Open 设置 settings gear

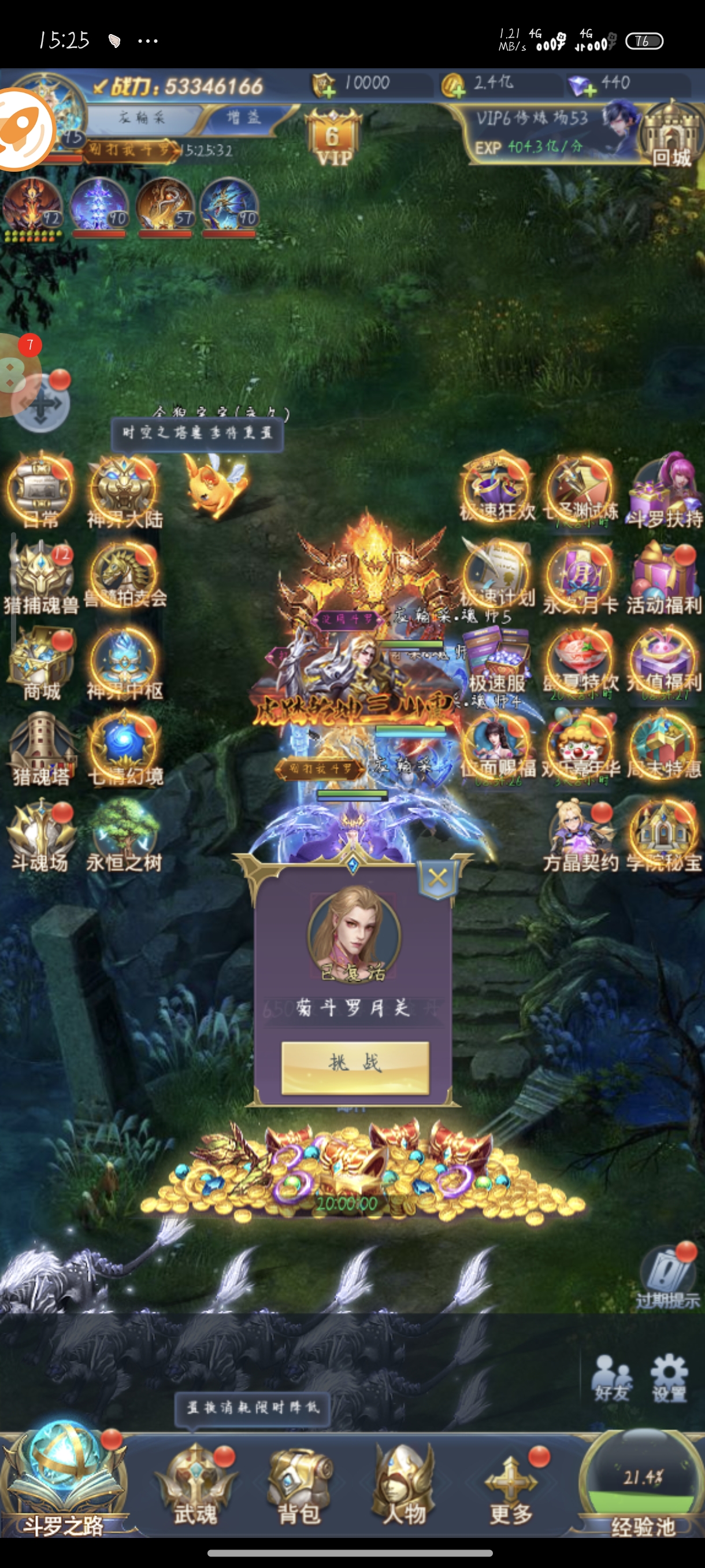pos(669,1378)
